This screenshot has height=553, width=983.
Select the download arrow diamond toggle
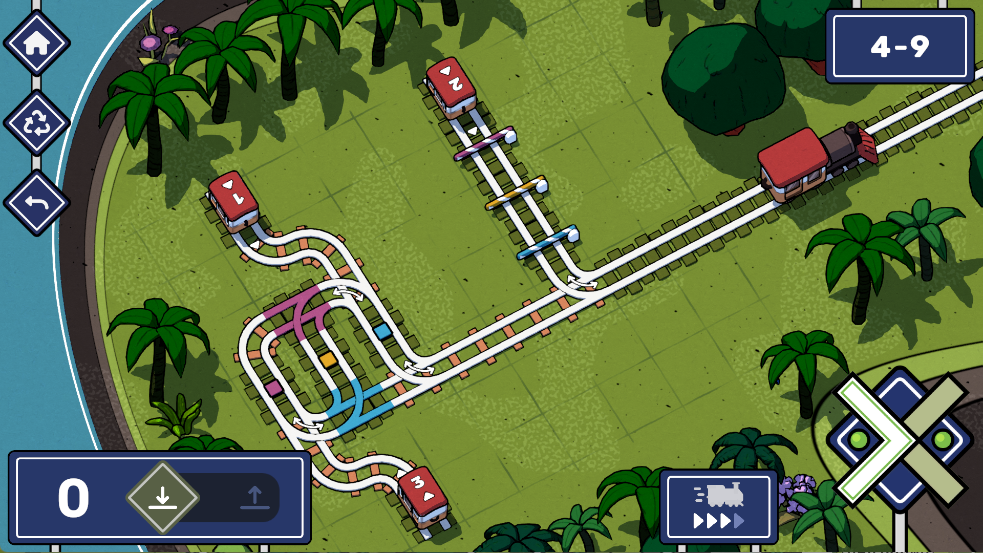click(163, 496)
